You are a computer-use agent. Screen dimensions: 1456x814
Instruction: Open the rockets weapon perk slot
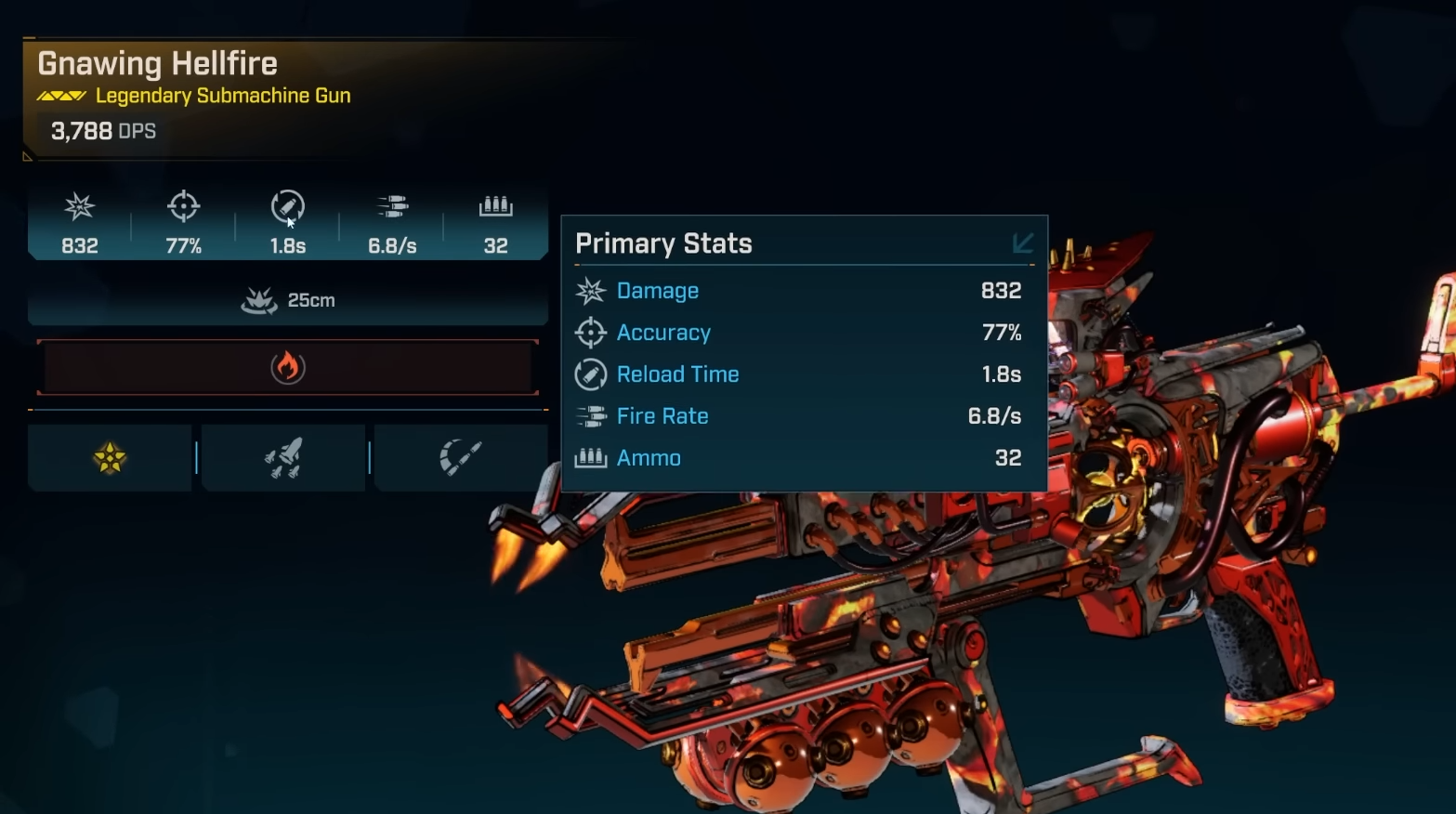[283, 457]
